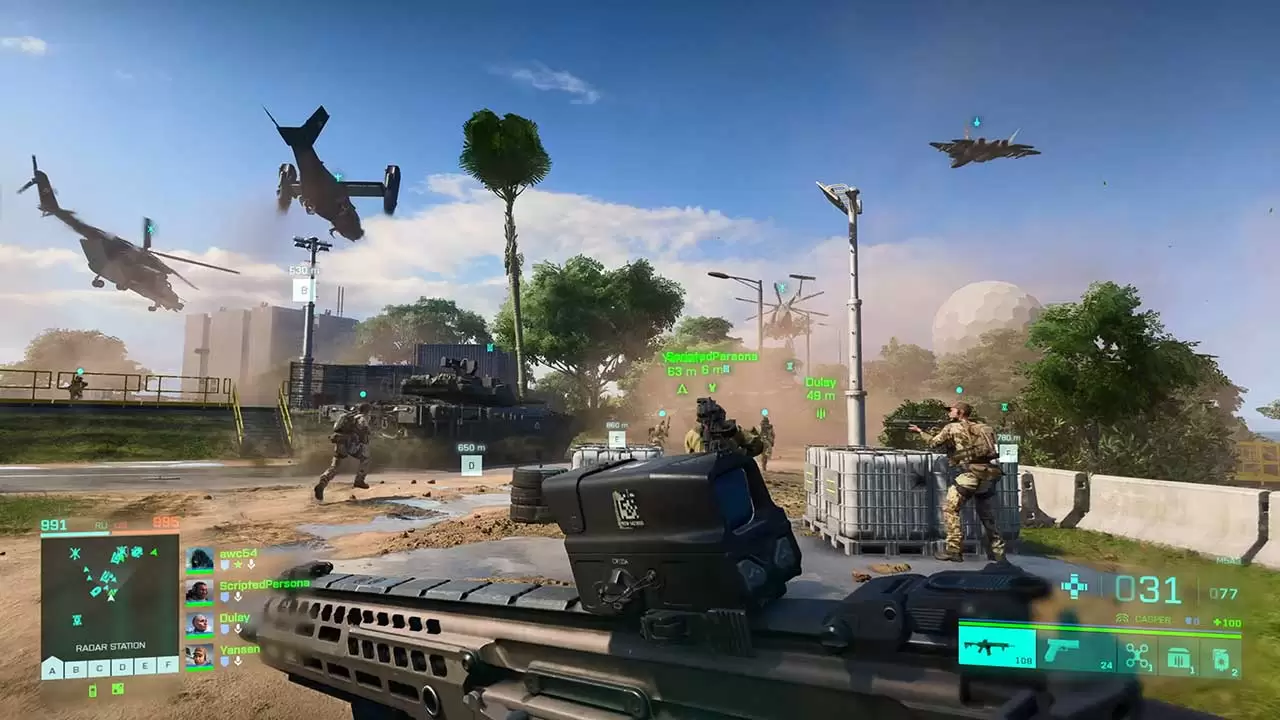The image size is (1280, 720).
Task: Click squad member awc54's portrait
Action: [199, 559]
